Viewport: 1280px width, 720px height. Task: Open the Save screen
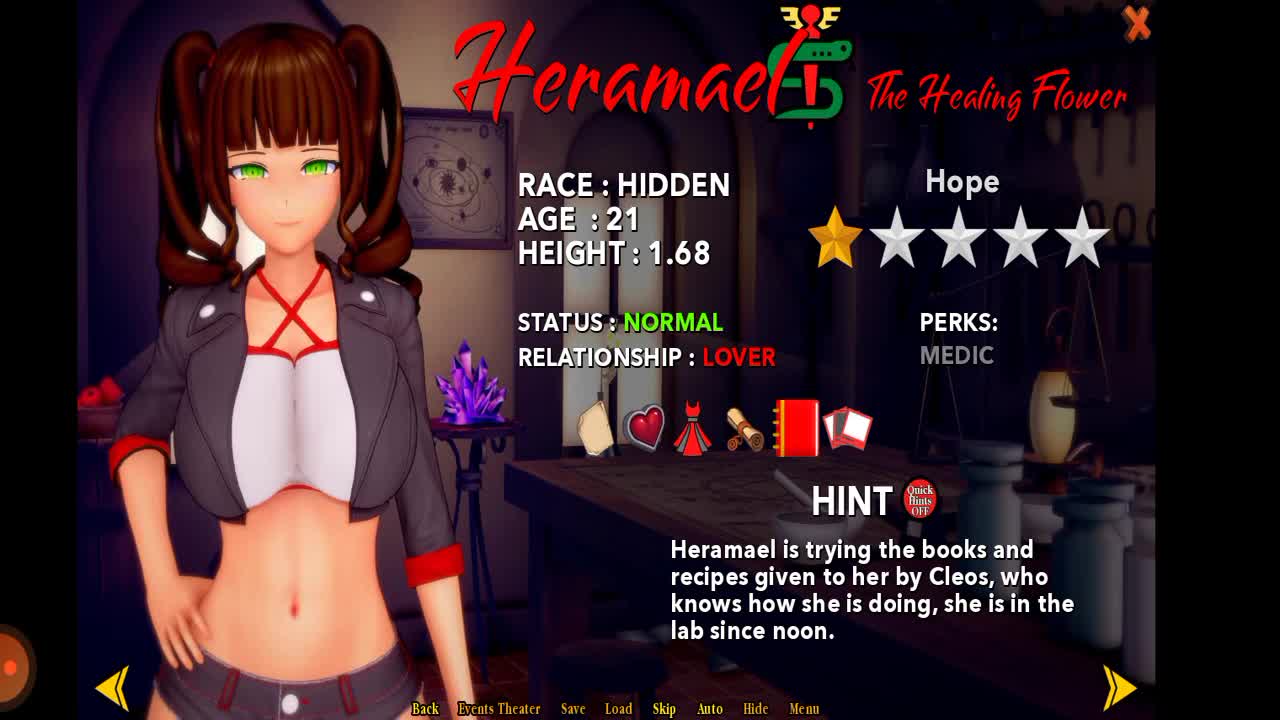(x=573, y=708)
